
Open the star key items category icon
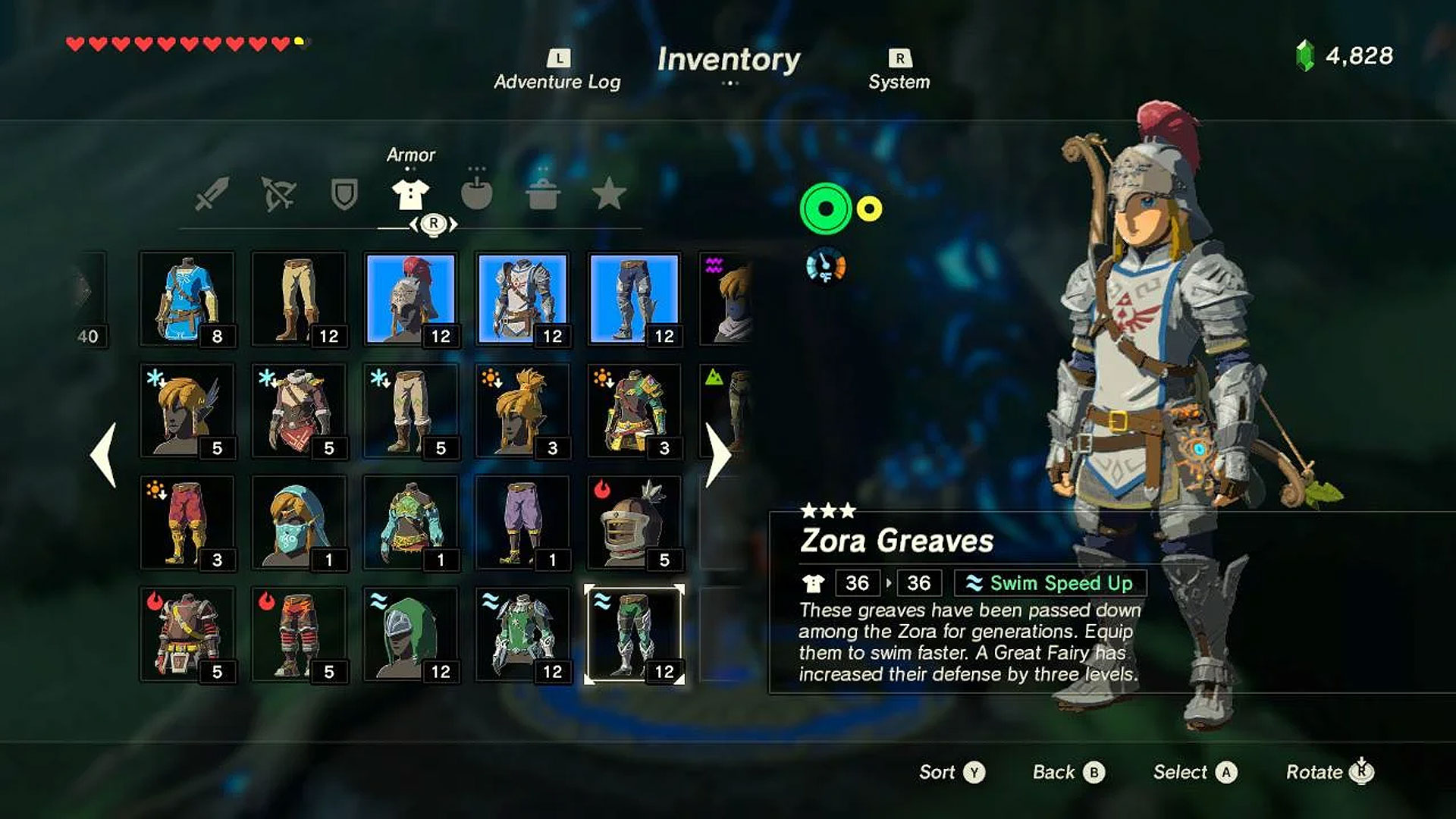610,195
